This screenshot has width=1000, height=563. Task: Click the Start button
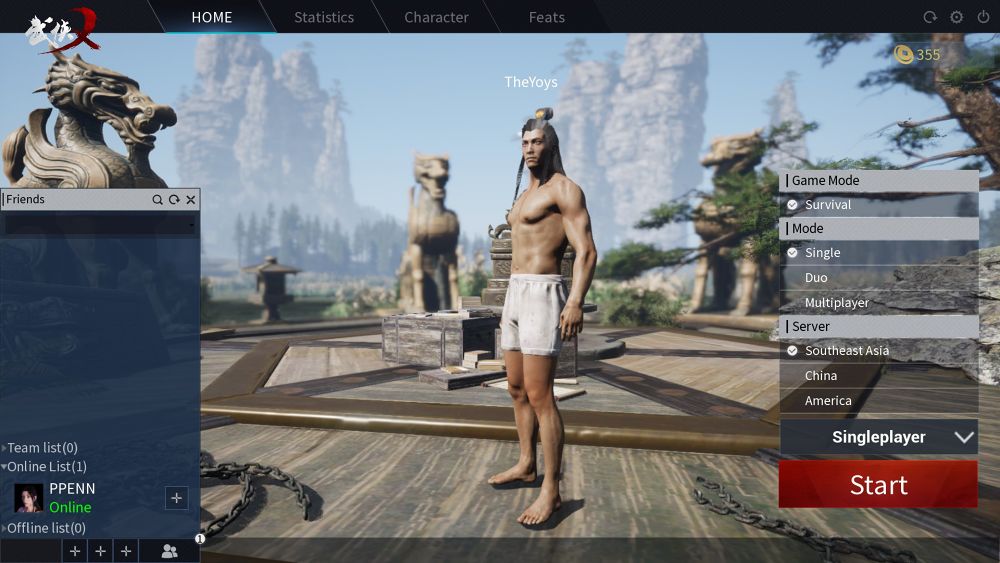(x=878, y=485)
